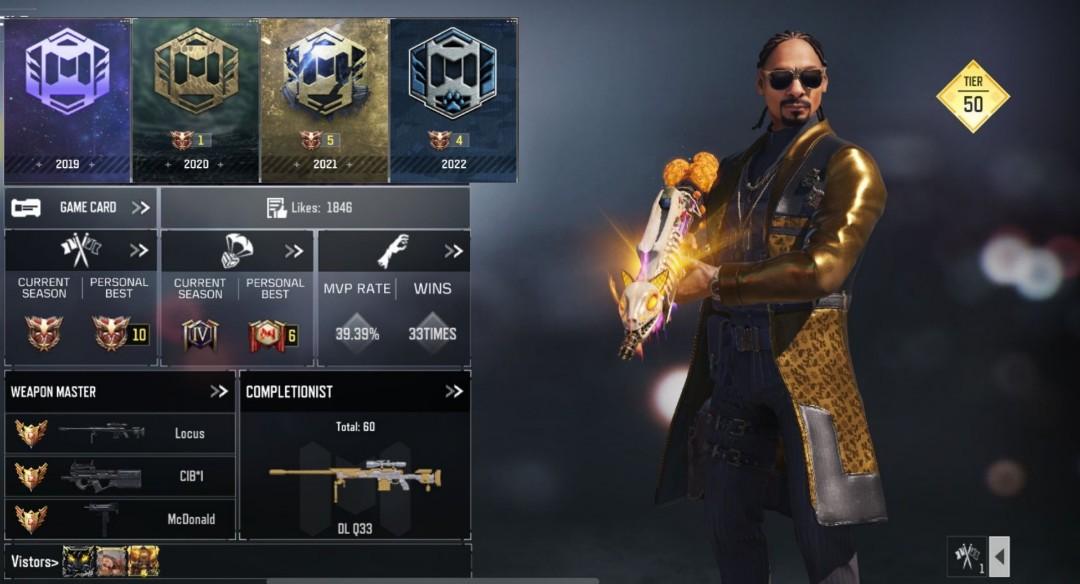Expand the multiplayer ranked stats panel
Screen dimensions: 1080x584
138,250
